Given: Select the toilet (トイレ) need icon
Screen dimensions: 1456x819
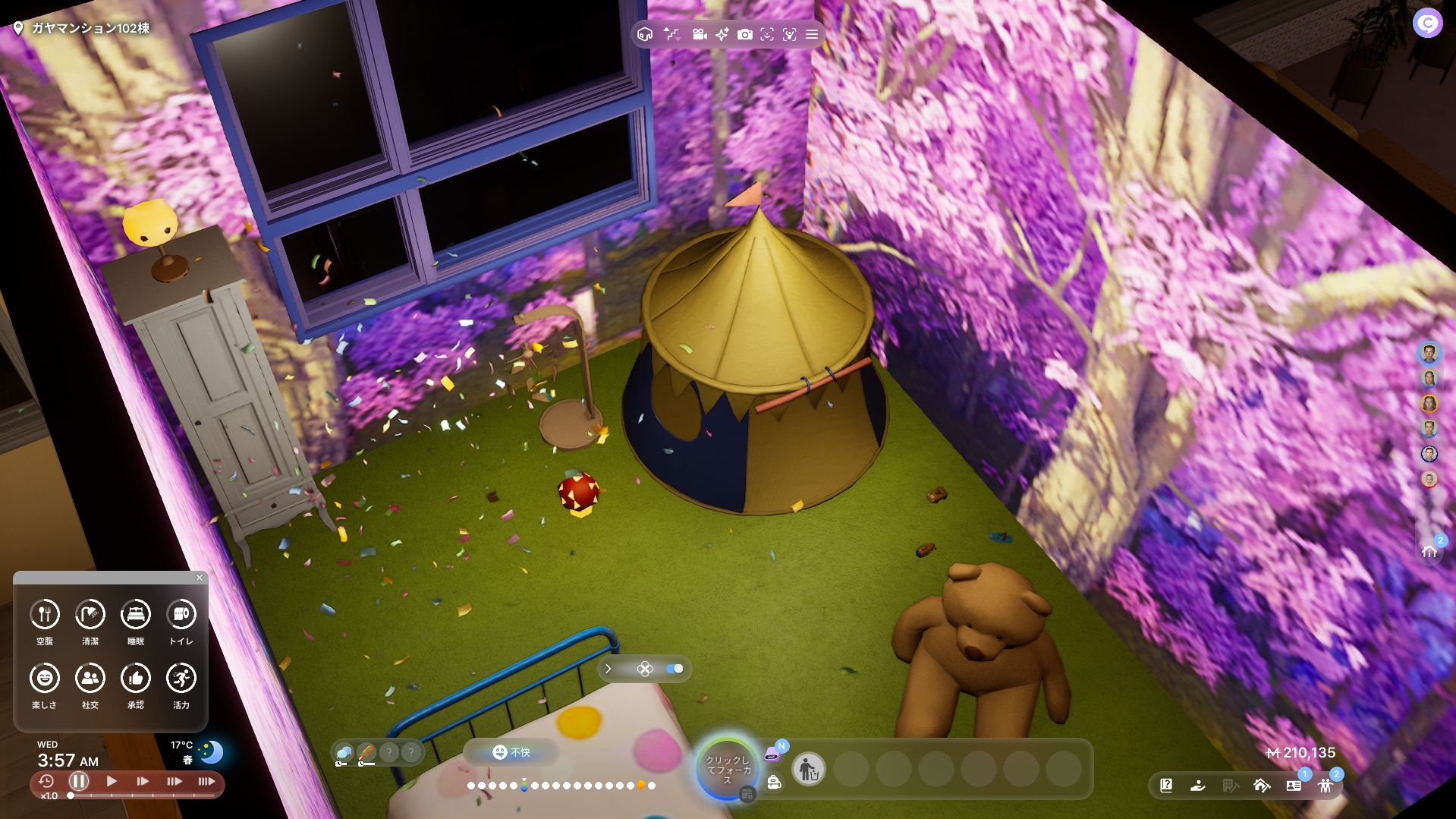Looking at the screenshot, I should click(x=181, y=614).
